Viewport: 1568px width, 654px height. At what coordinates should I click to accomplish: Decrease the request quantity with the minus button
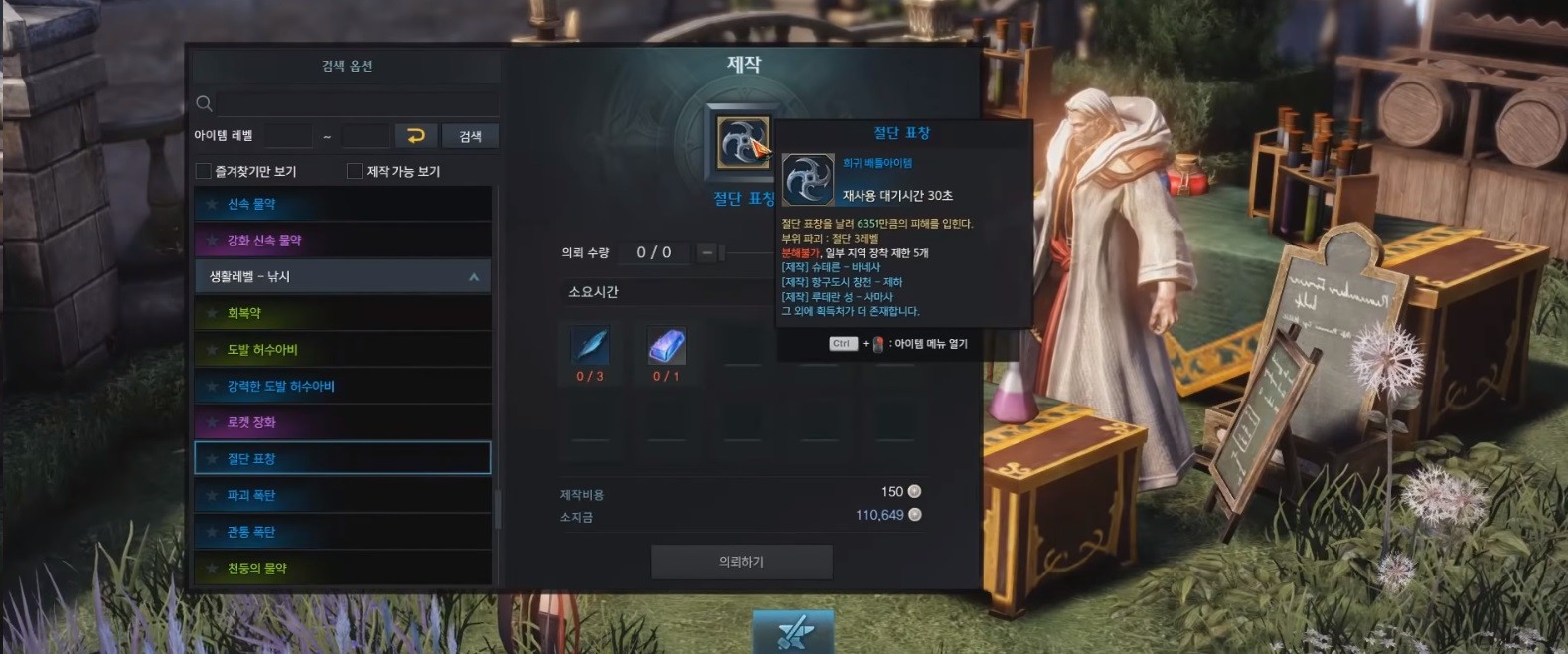coord(706,253)
